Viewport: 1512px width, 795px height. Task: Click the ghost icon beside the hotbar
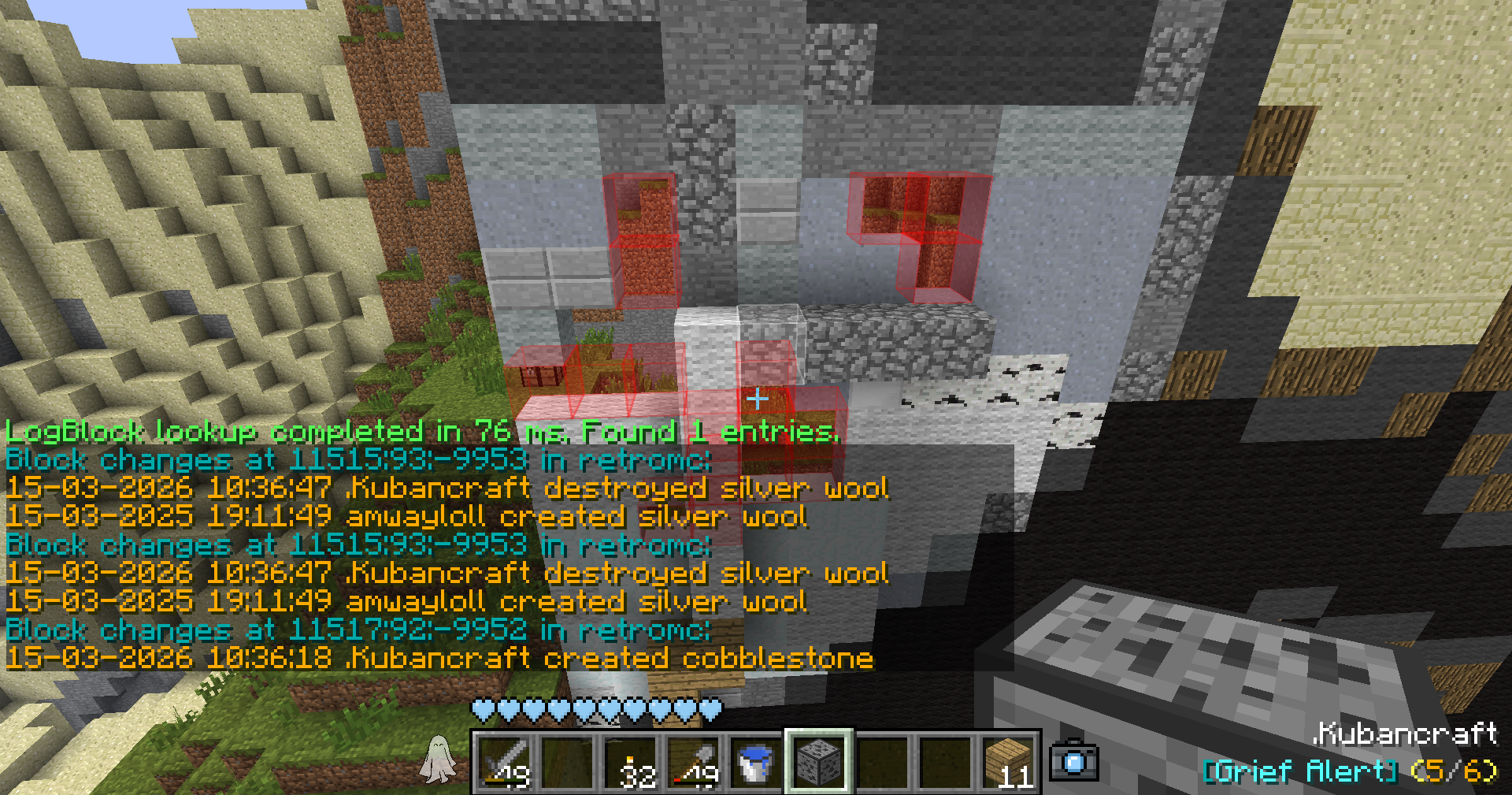438,760
